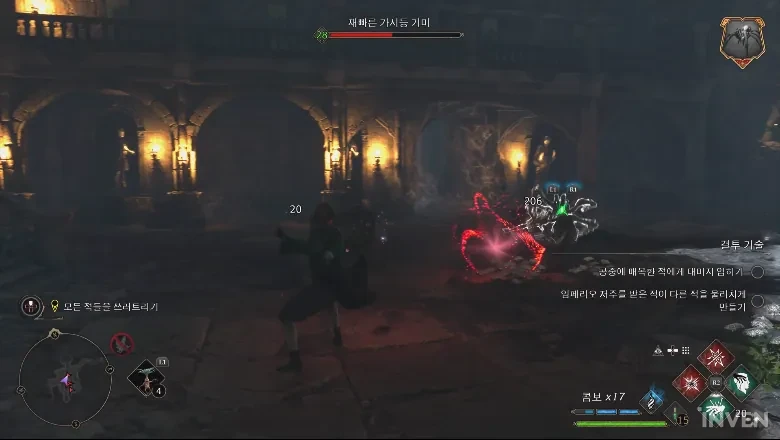780x440 pixels.
Task: Click the spell set grid icon
Action: point(687,350)
